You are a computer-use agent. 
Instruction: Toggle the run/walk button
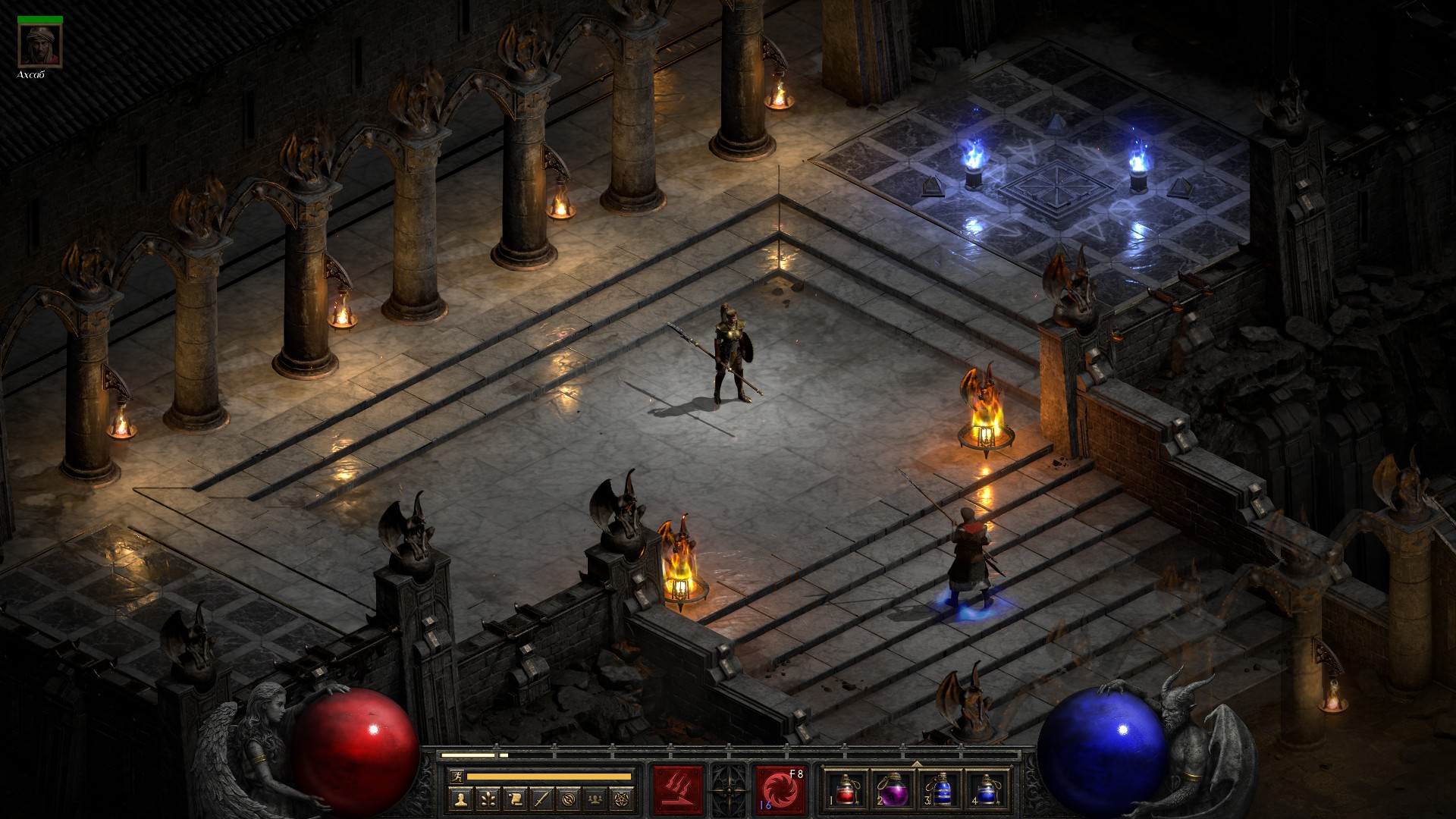click(456, 776)
